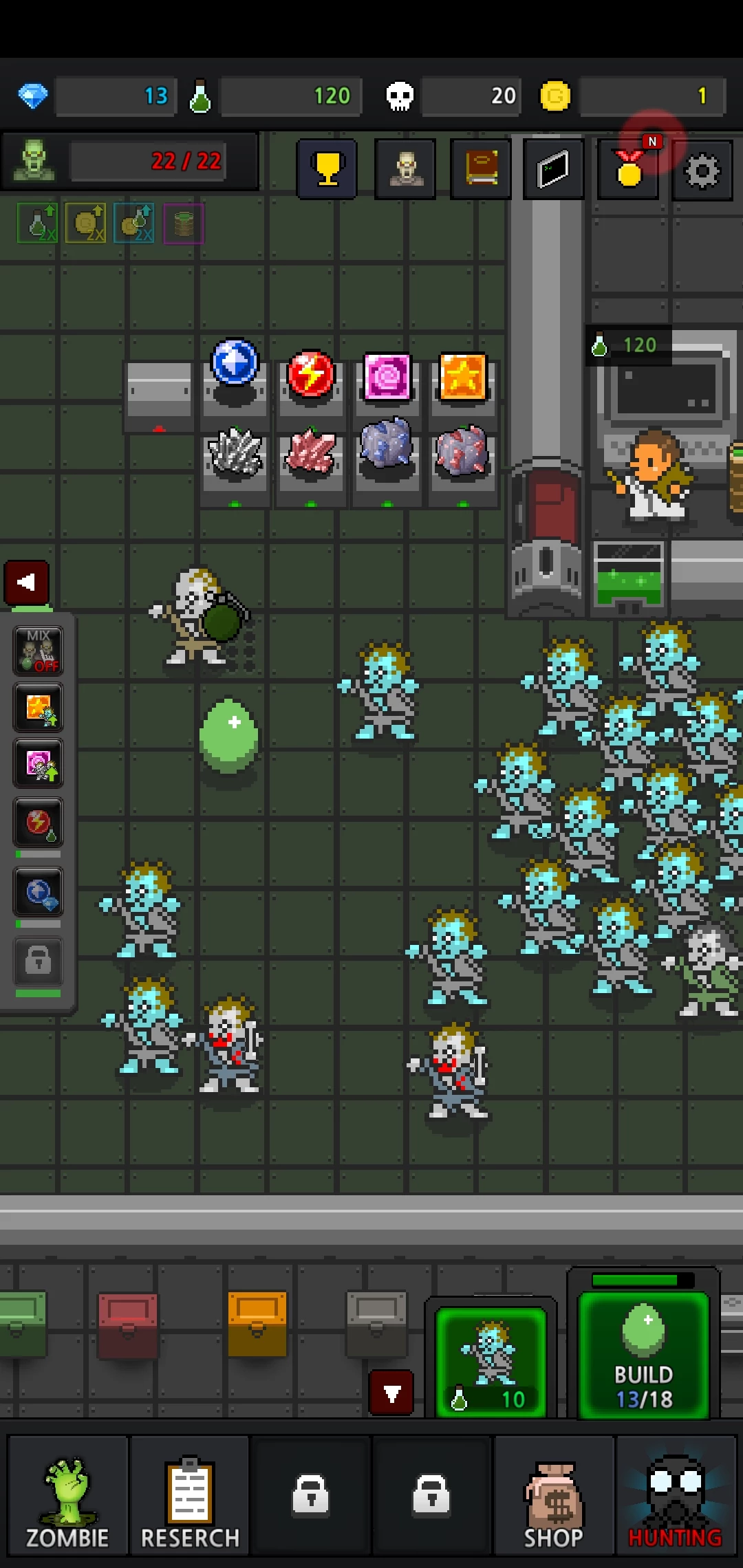Image resolution: width=743 pixels, height=1568 pixels.
Task: Open the terminal monitor screen
Action: pyautogui.click(x=553, y=169)
